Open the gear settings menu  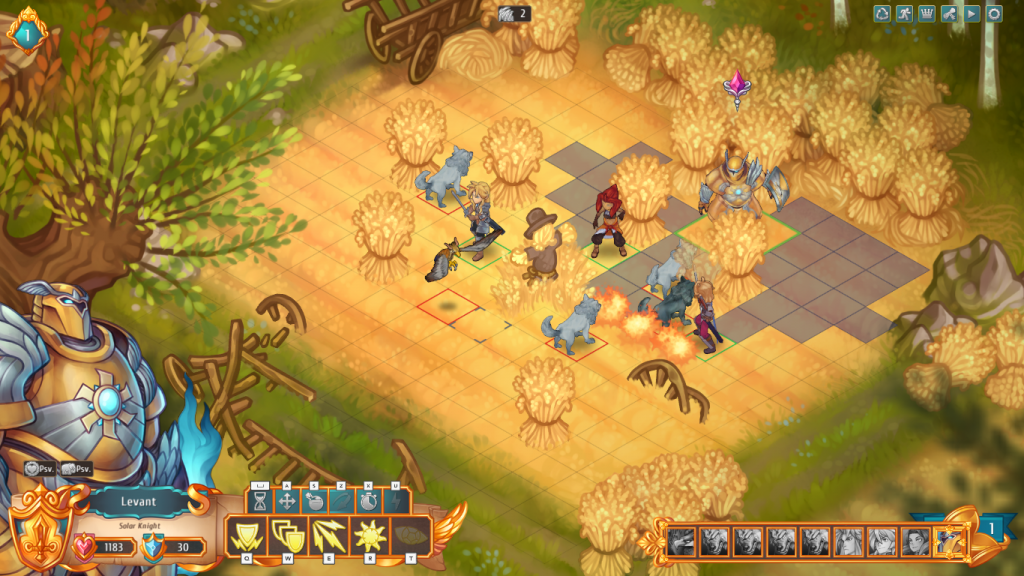(994, 14)
